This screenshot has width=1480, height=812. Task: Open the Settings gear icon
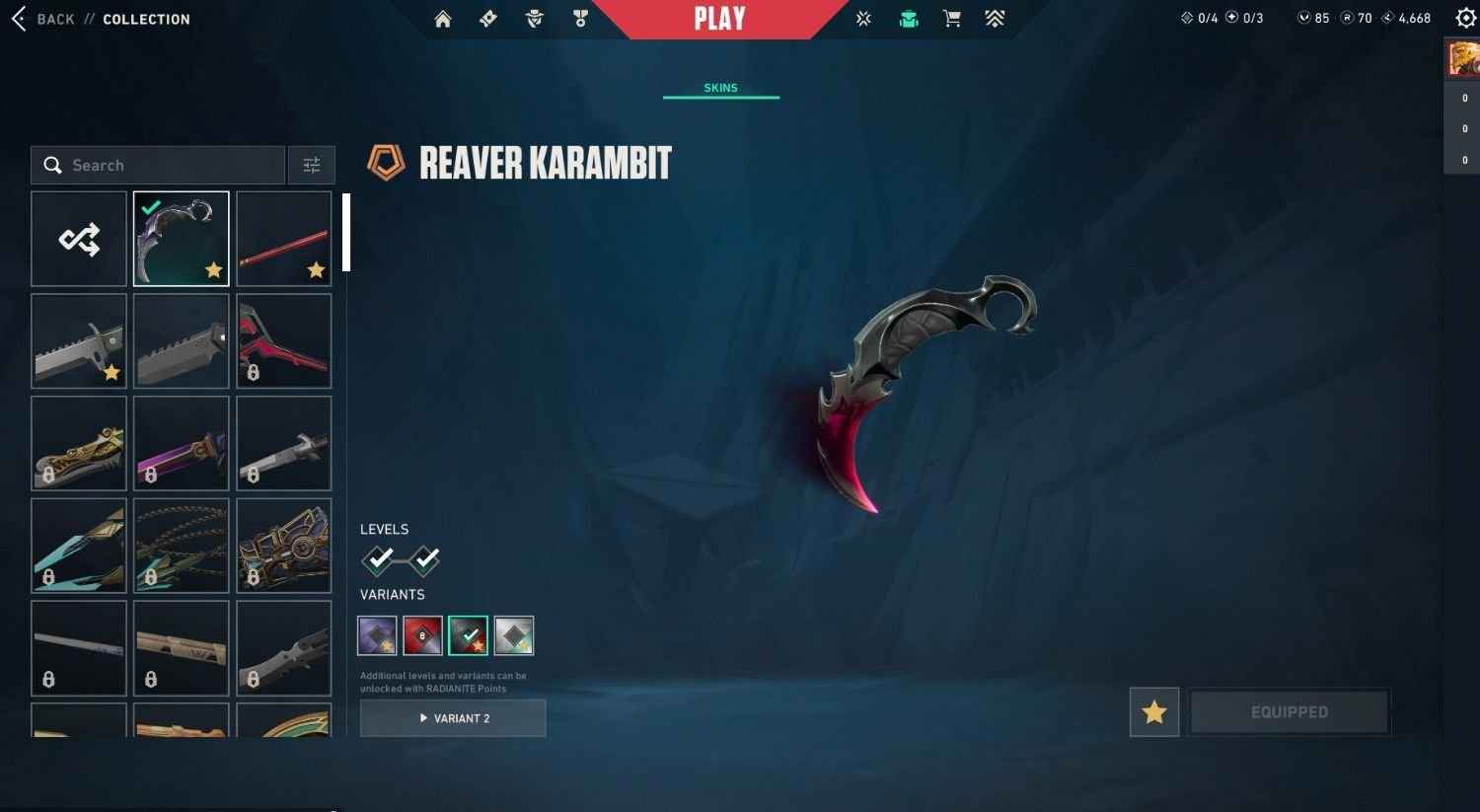coord(1466,17)
